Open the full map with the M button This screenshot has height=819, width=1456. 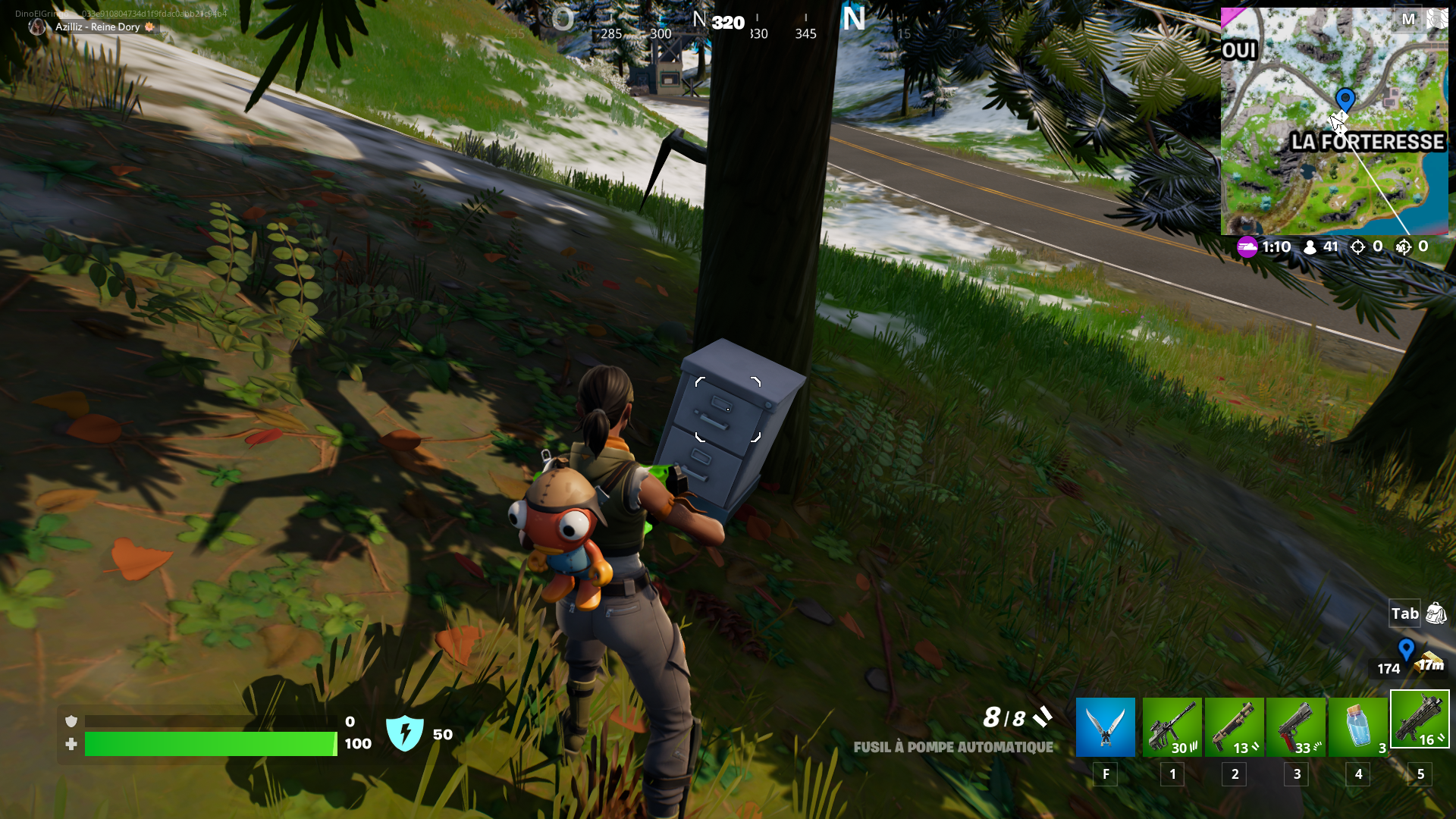[1410, 20]
